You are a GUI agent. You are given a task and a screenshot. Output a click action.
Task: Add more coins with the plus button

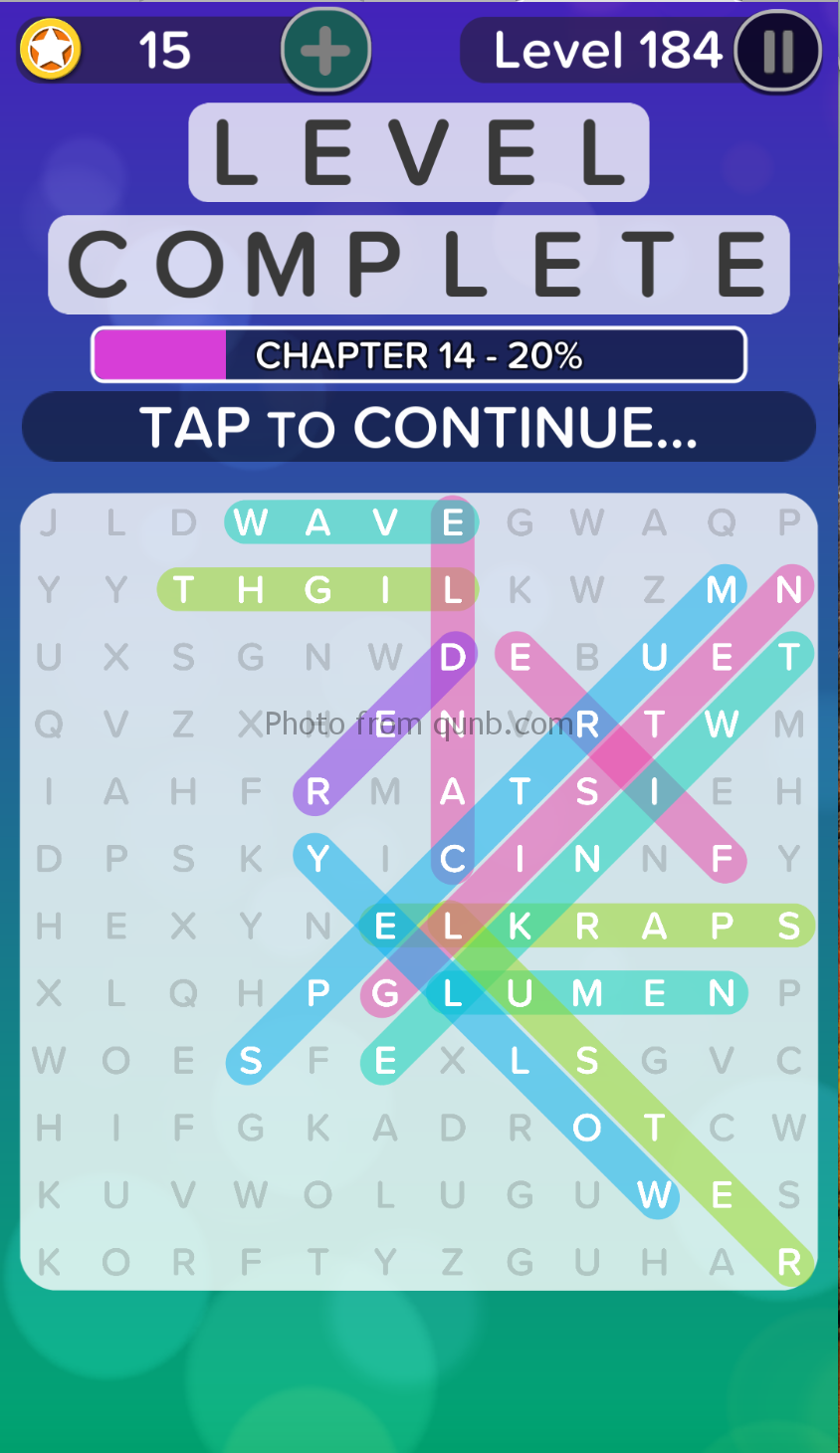(325, 50)
